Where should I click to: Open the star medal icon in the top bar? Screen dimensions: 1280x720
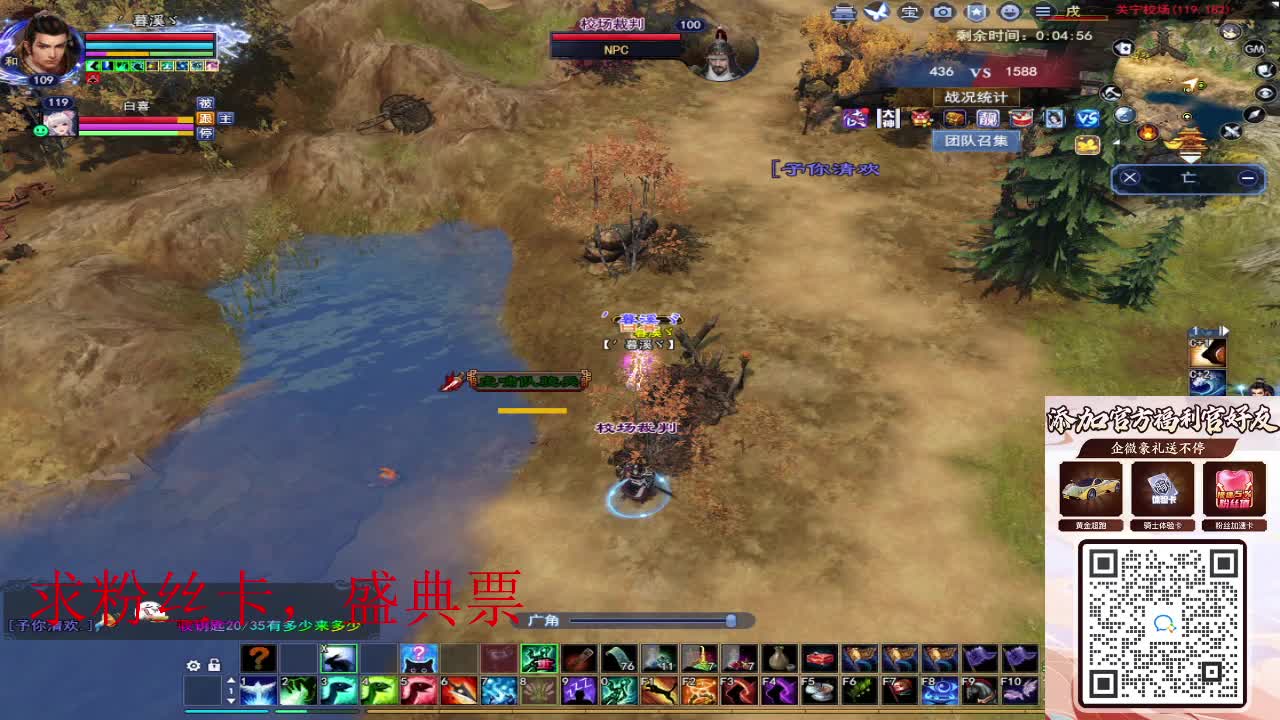[x=976, y=13]
